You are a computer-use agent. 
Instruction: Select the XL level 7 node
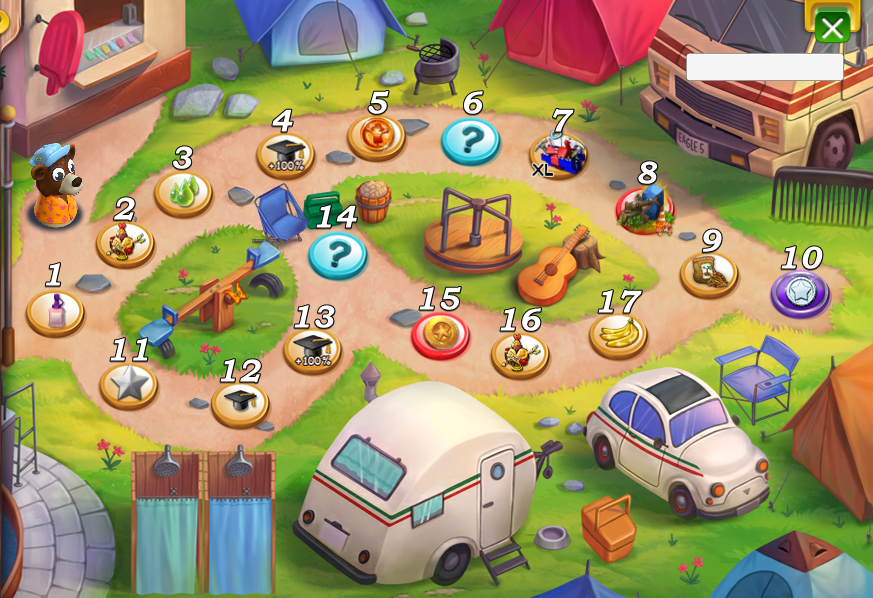(x=558, y=155)
